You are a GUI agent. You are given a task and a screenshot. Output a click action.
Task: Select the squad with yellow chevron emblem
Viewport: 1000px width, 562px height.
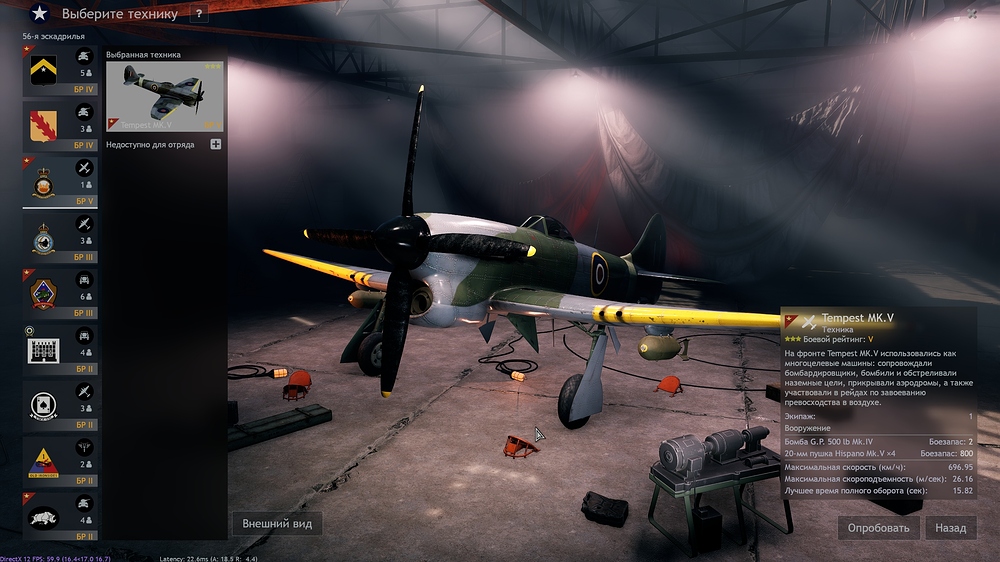click(62, 71)
